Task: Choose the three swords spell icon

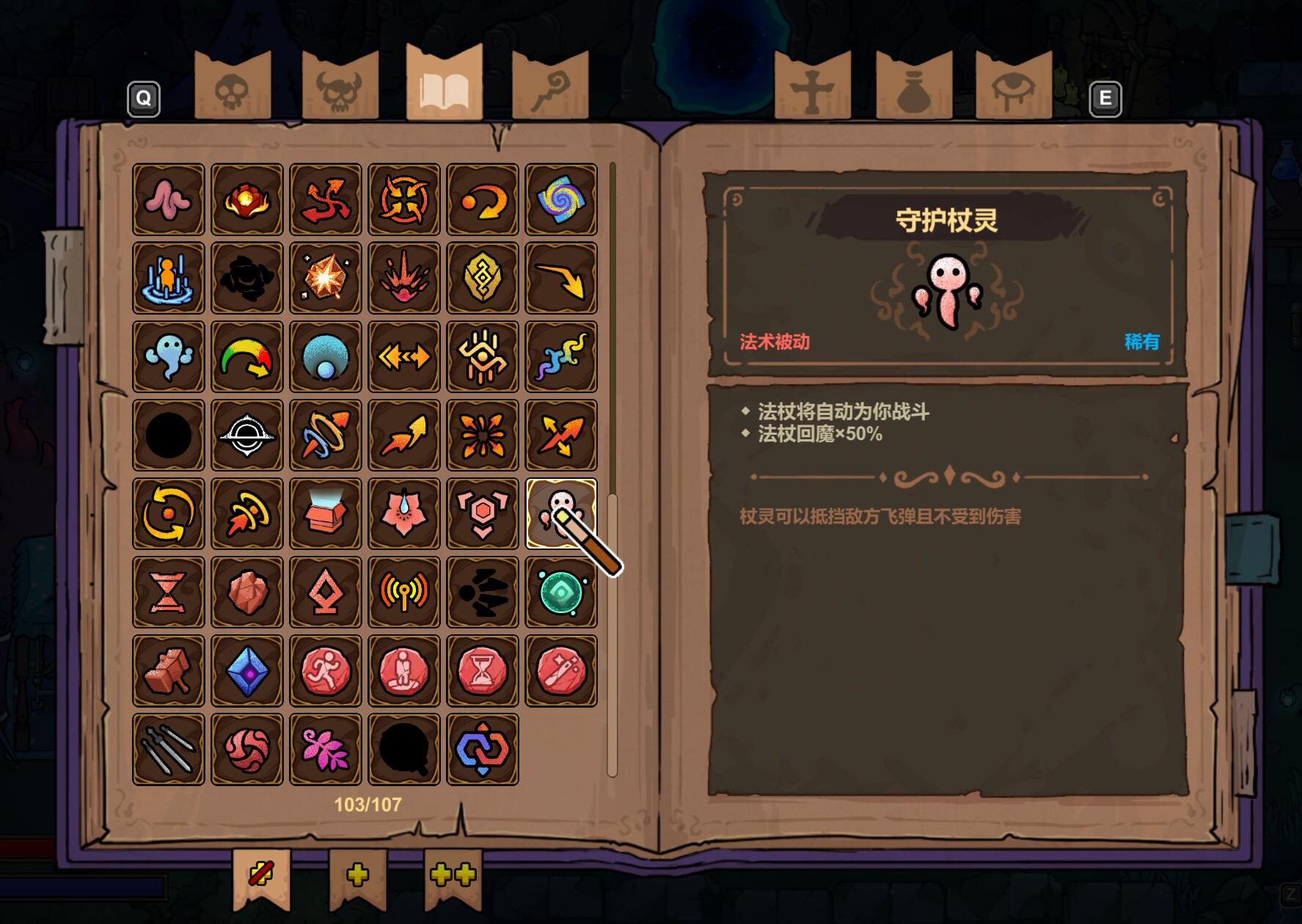Action: [x=169, y=749]
